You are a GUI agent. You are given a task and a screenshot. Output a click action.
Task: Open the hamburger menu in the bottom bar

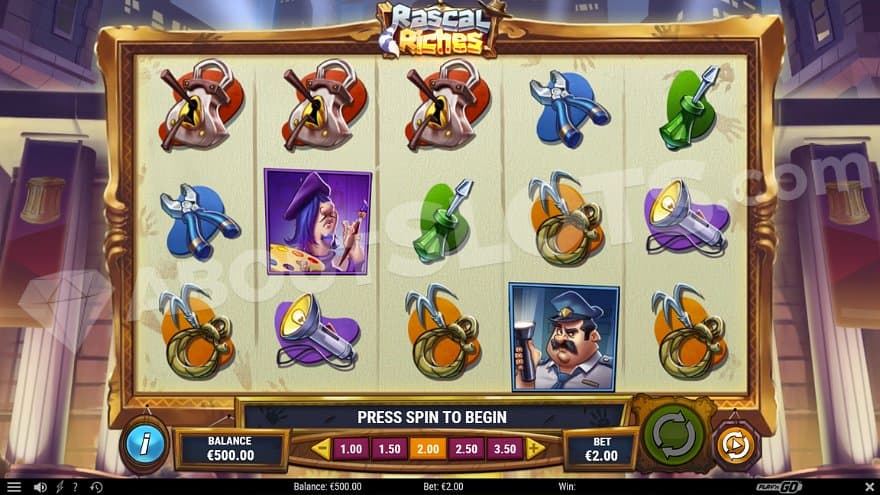pyautogui.click(x=14, y=487)
